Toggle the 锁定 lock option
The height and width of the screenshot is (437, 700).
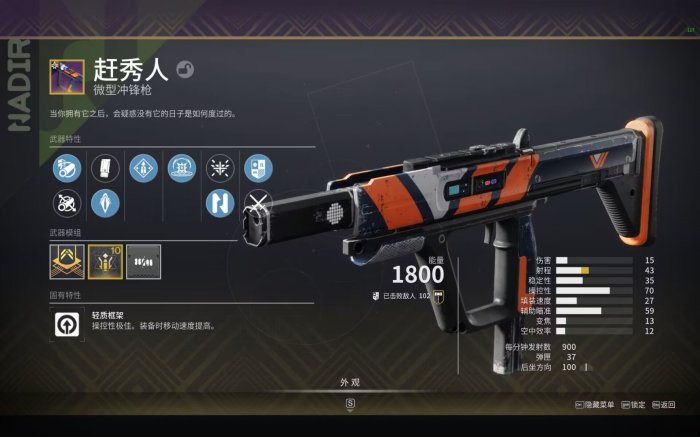pos(633,405)
